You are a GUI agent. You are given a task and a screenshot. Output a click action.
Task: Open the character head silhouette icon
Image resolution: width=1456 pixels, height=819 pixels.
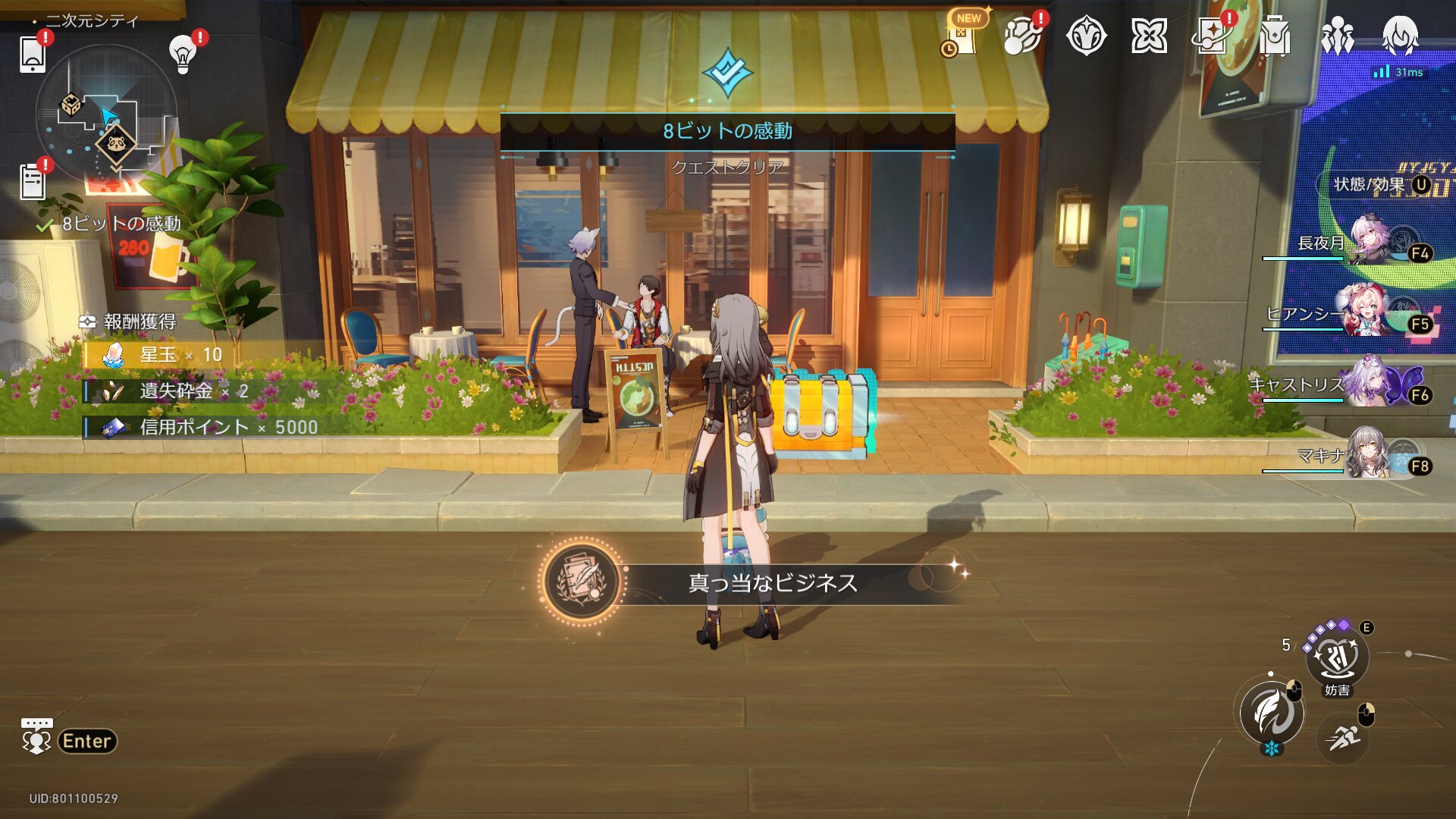point(1400,36)
